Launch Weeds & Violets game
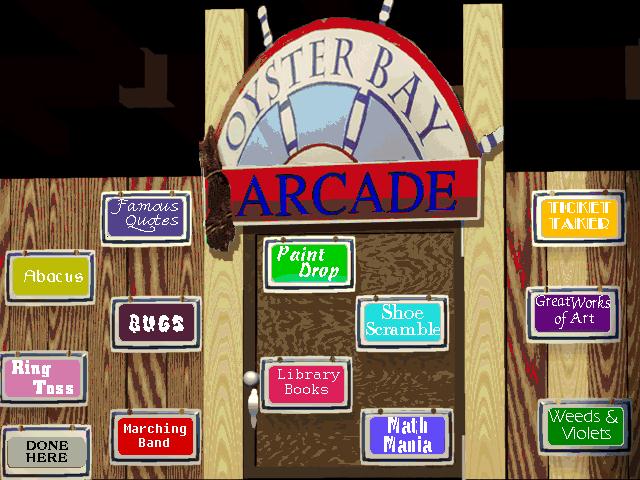The height and width of the screenshot is (480, 640). (x=586, y=425)
